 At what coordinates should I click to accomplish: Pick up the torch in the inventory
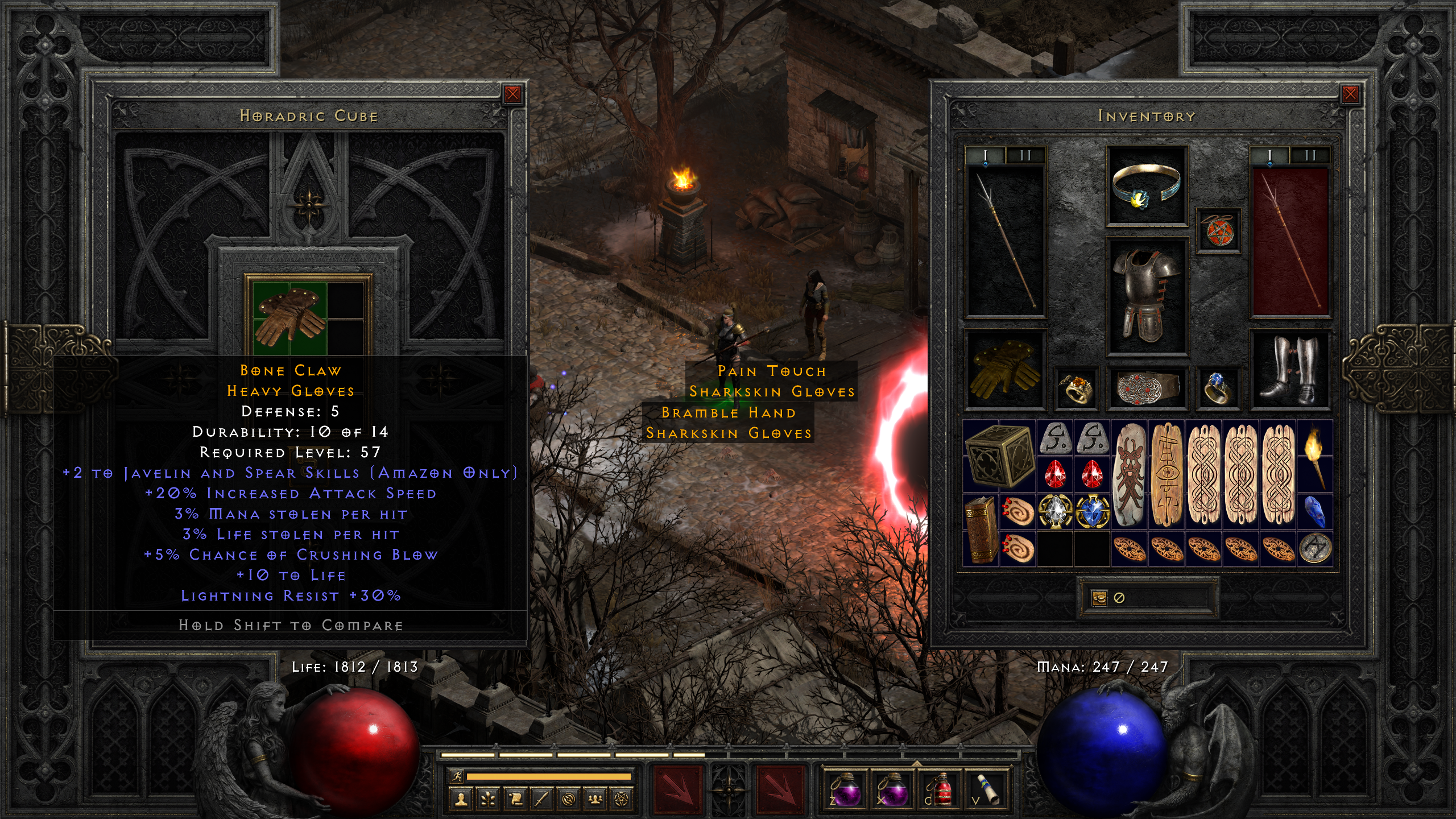(1315, 457)
